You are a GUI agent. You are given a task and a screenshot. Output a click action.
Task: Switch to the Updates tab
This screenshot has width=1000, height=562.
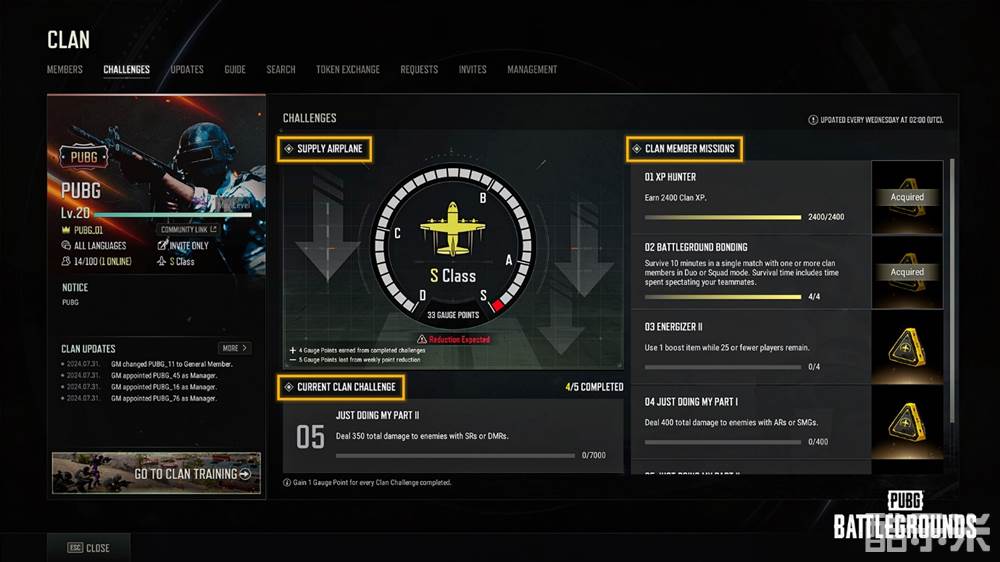187,70
